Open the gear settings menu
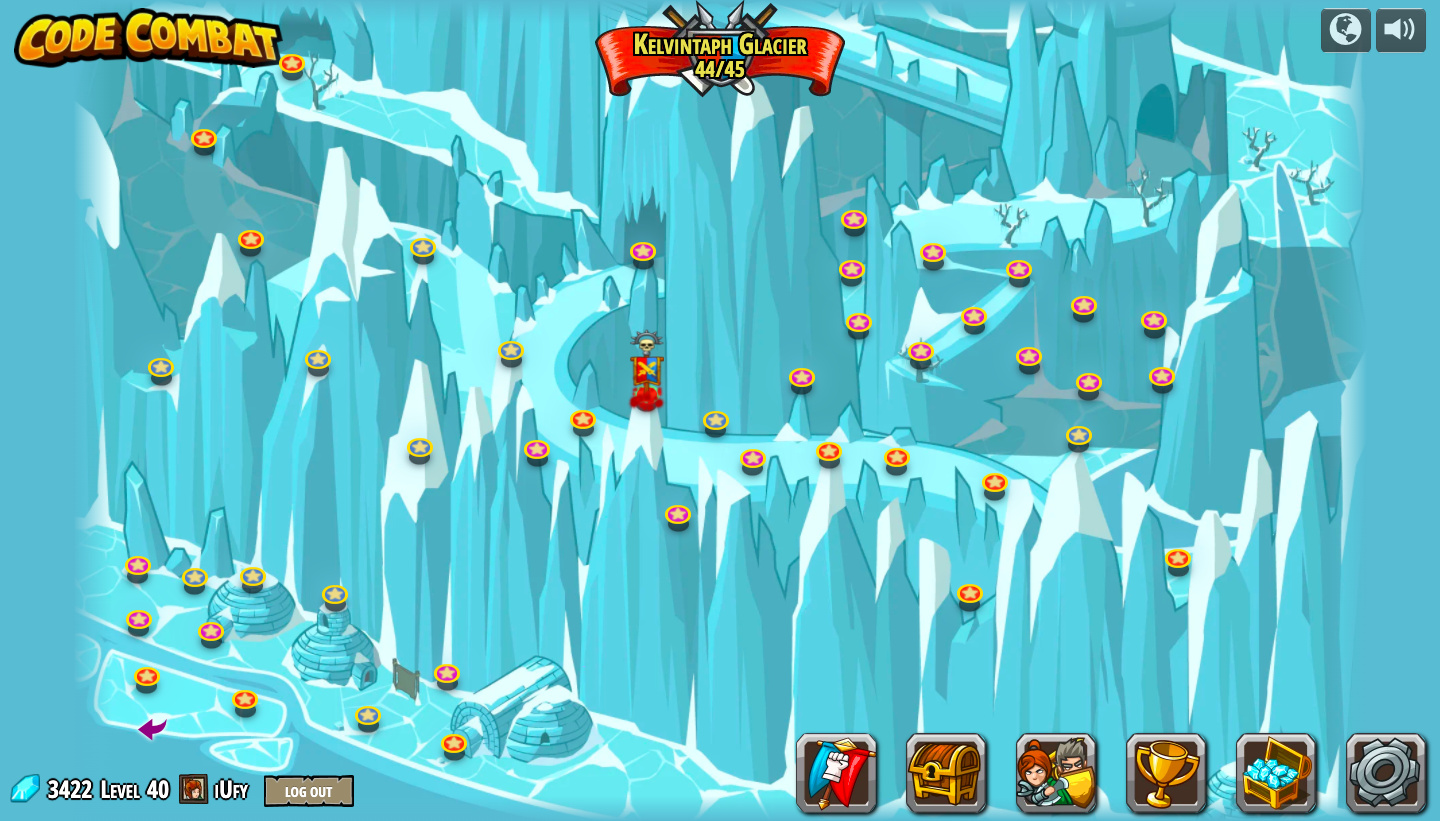The height and width of the screenshot is (821, 1440). [x=1386, y=773]
